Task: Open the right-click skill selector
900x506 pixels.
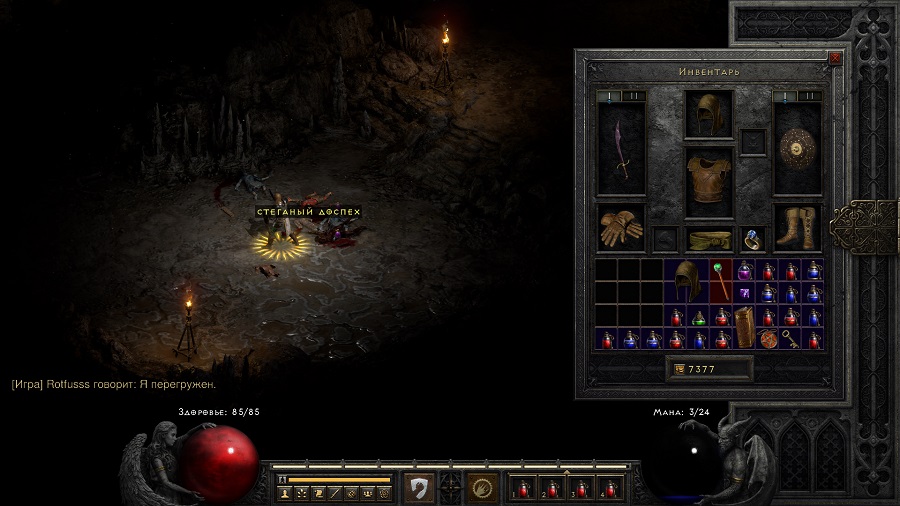Action: [x=484, y=487]
